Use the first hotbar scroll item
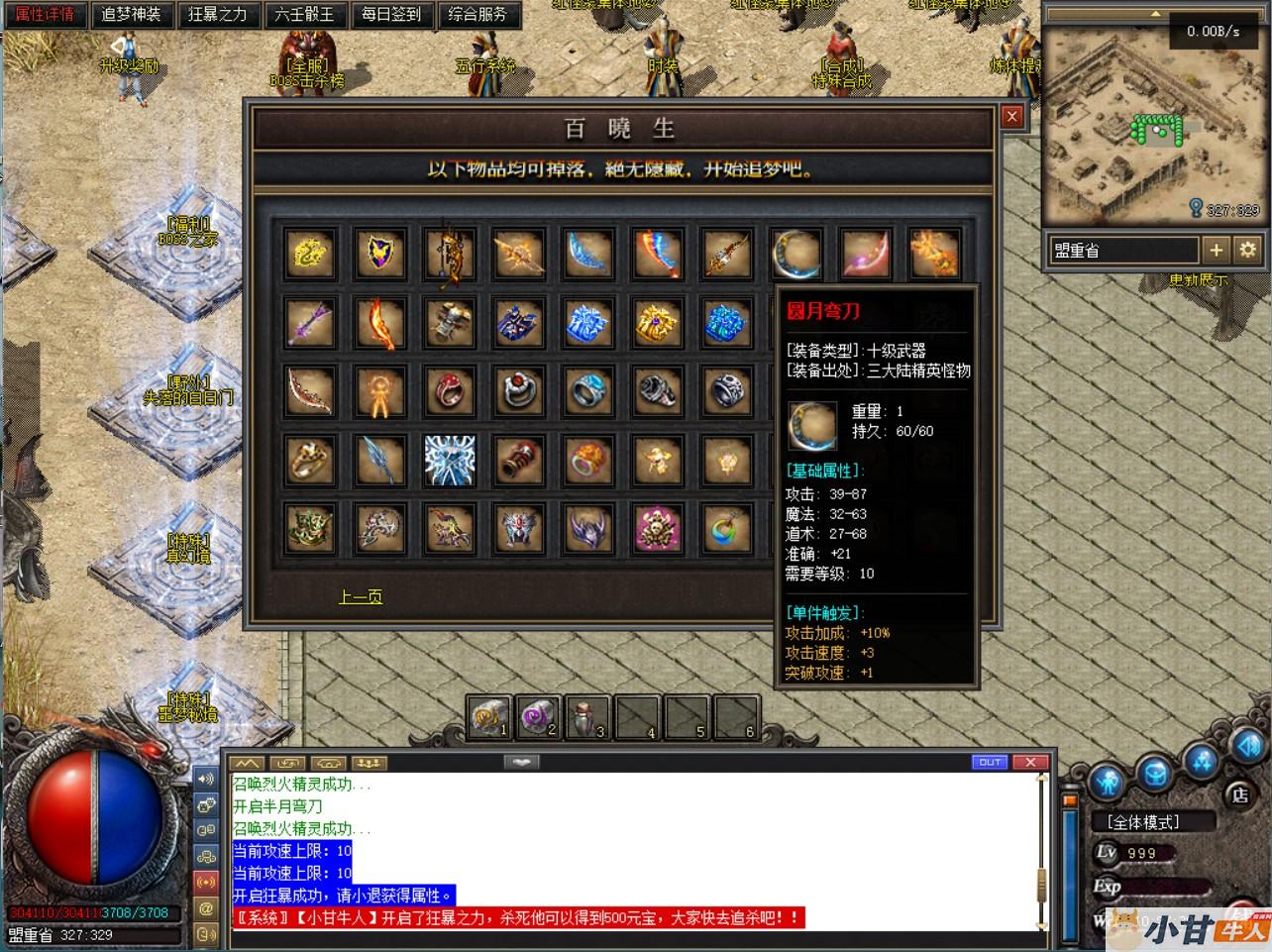Viewport: 1272px width, 952px height. coord(489,716)
